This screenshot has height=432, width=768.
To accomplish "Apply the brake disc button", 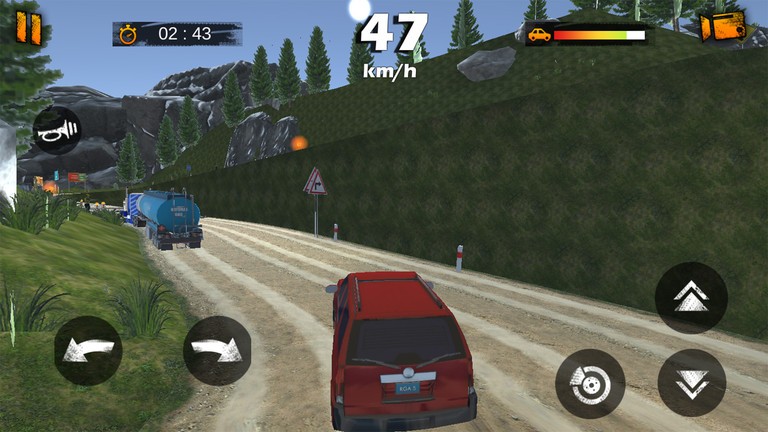I will click(590, 384).
